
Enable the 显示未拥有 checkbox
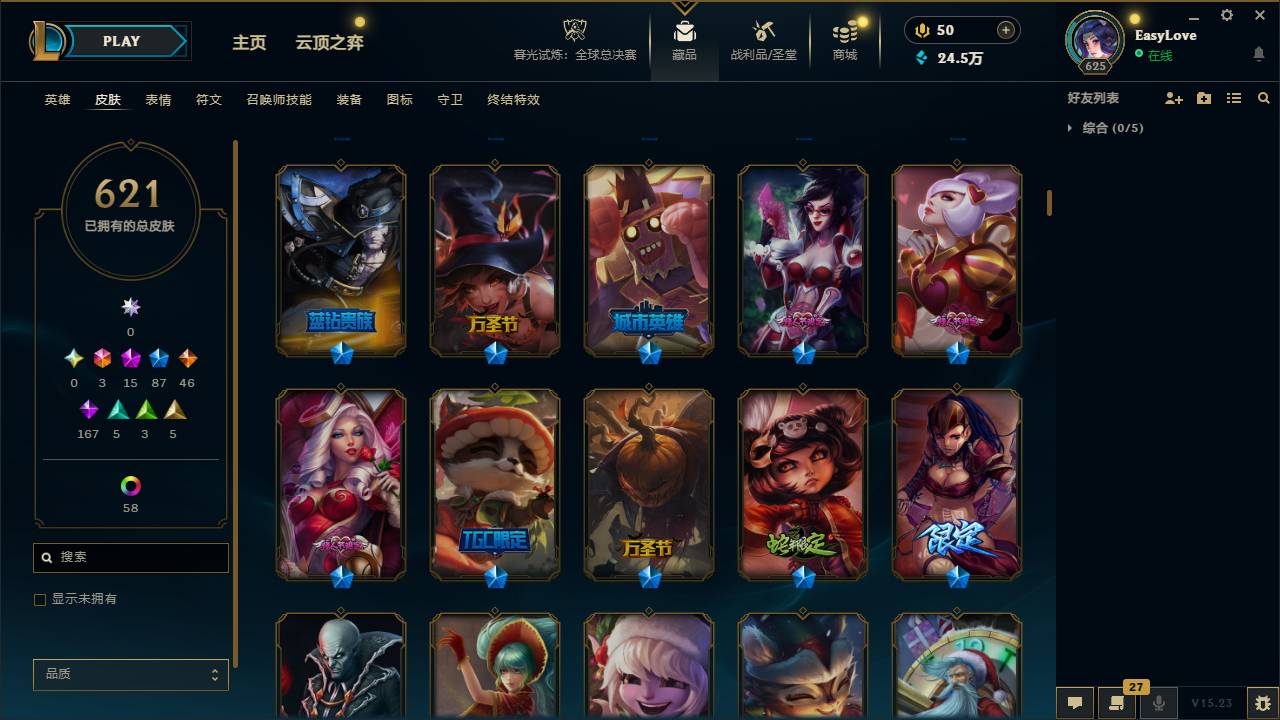[x=40, y=600]
